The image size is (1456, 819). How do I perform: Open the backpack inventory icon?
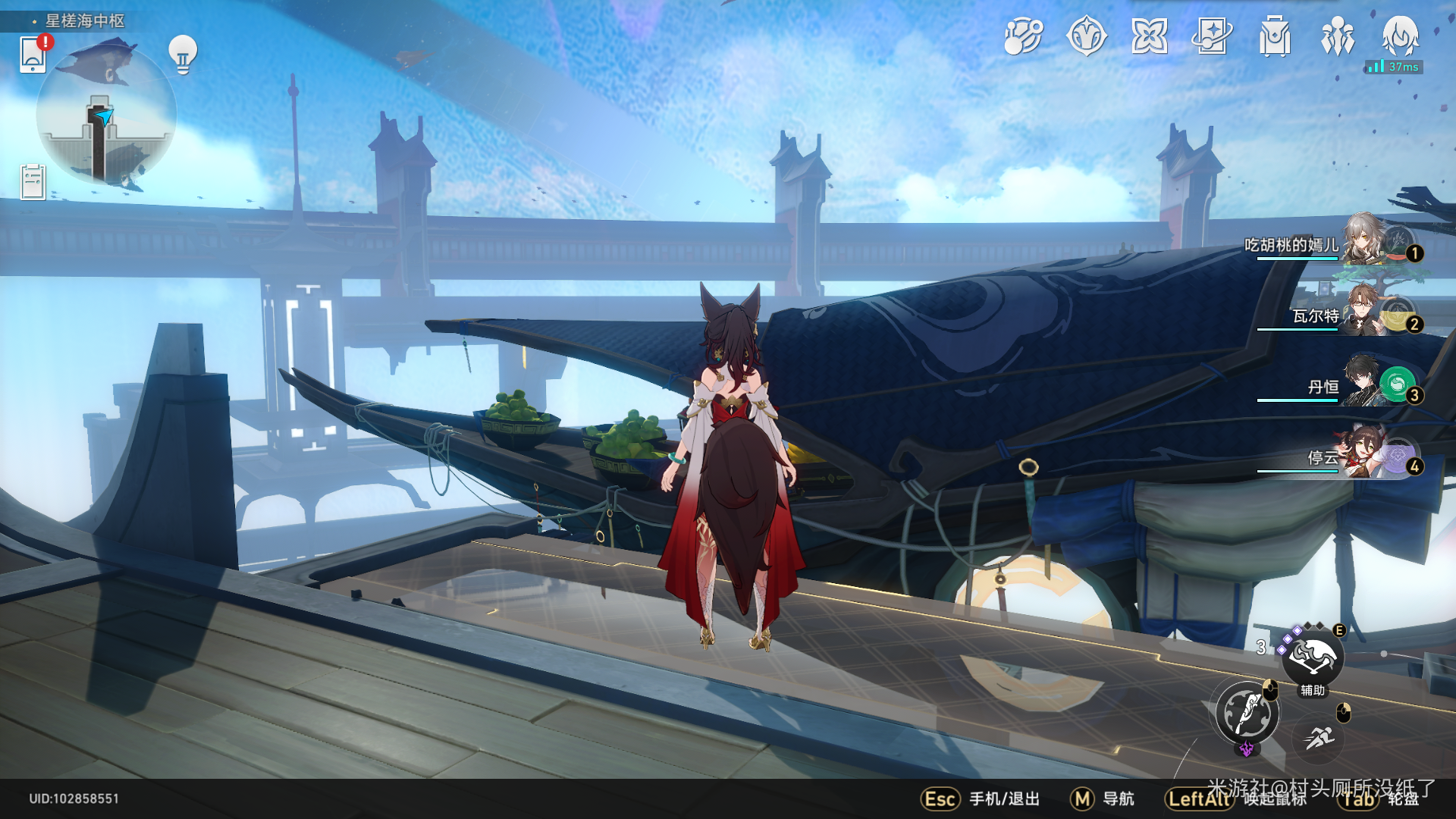[1275, 36]
